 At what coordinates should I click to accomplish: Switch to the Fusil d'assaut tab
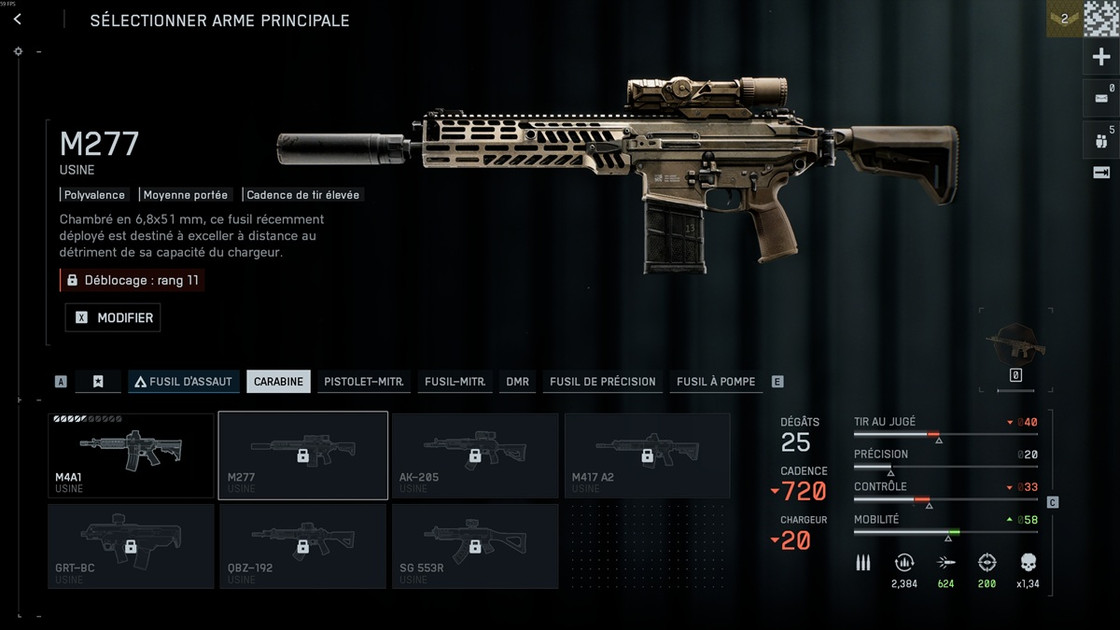click(x=182, y=382)
